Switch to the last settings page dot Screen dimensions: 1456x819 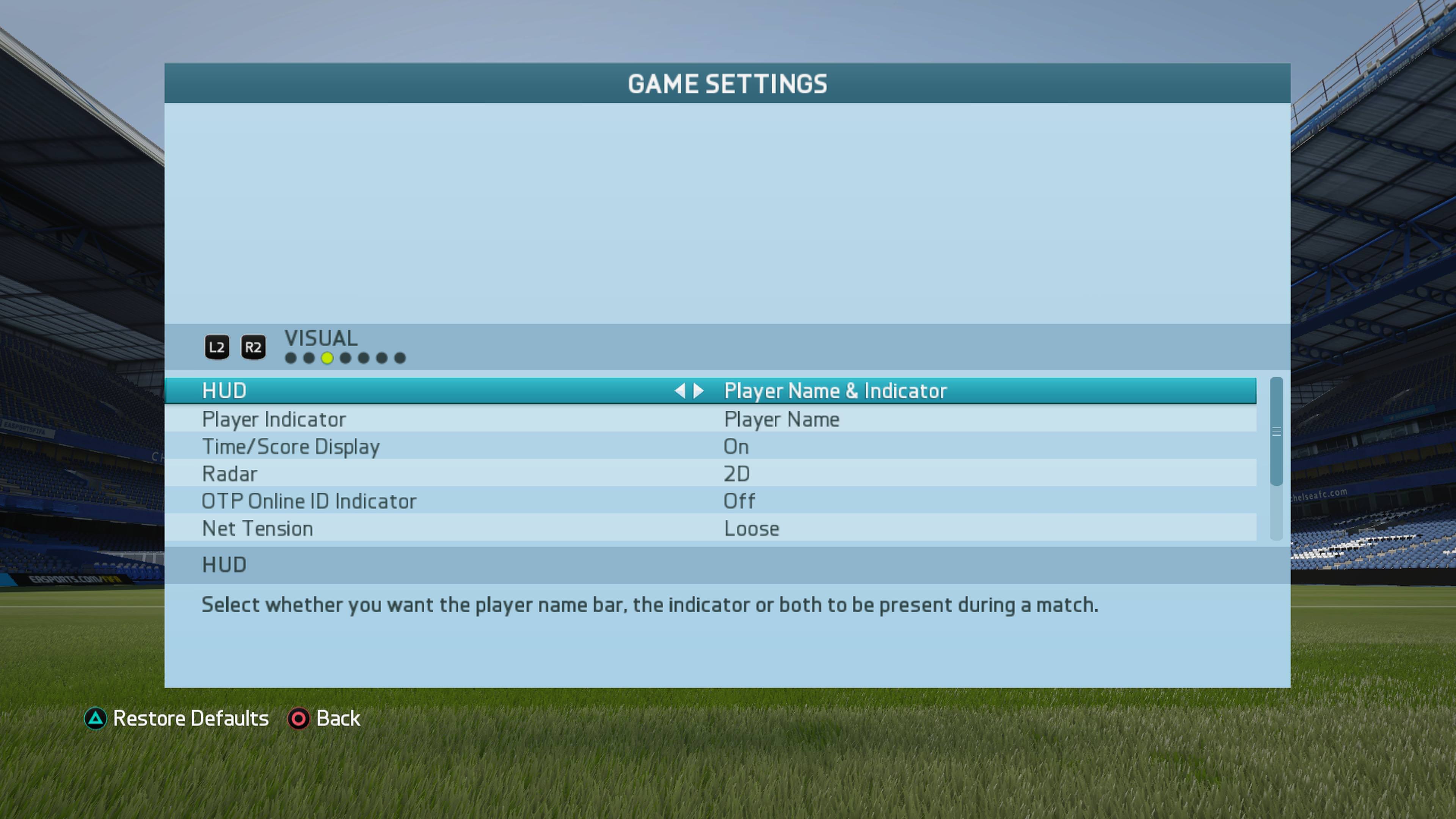pos(400,358)
